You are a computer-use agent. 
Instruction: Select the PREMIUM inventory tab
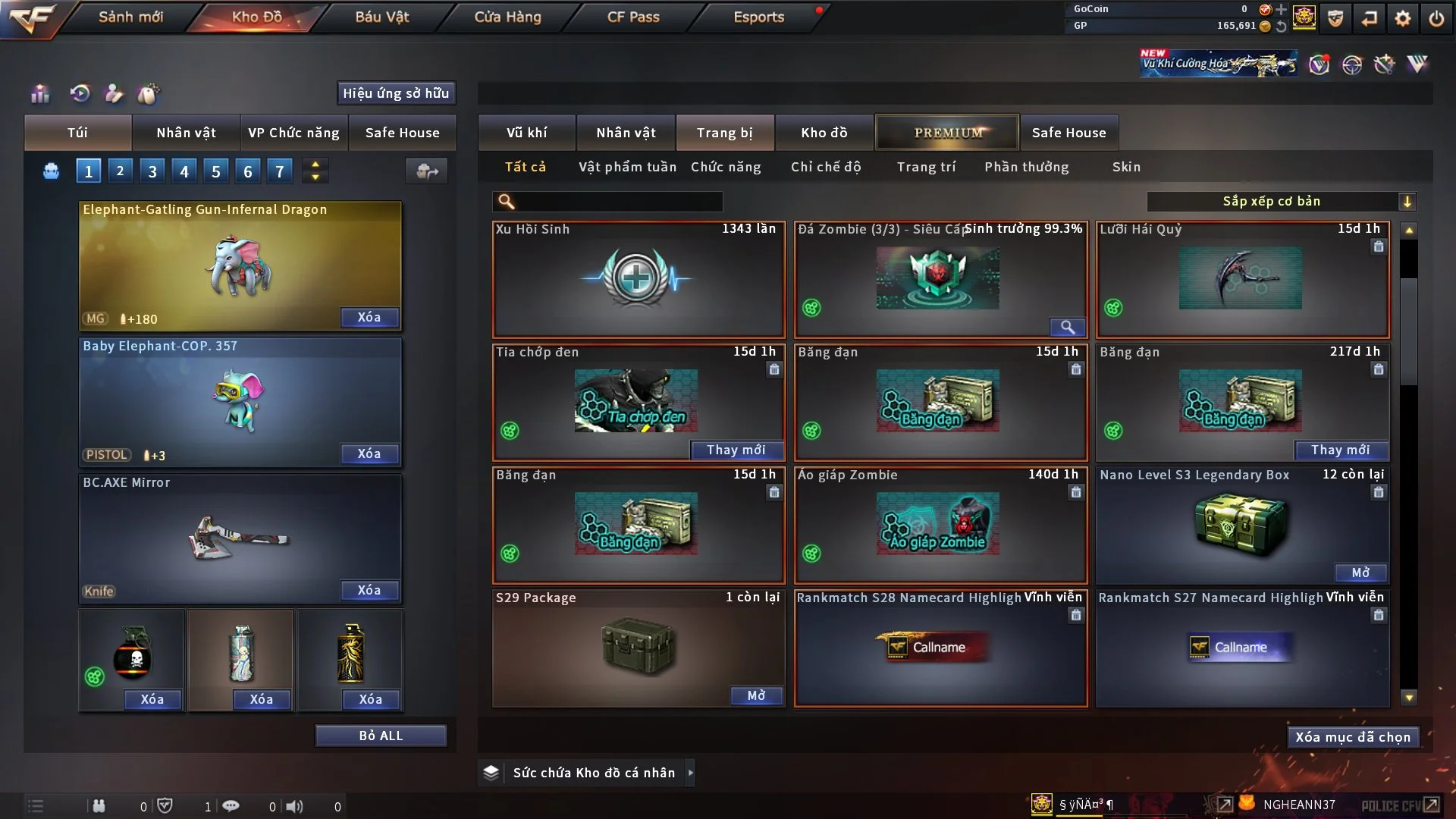click(x=947, y=133)
